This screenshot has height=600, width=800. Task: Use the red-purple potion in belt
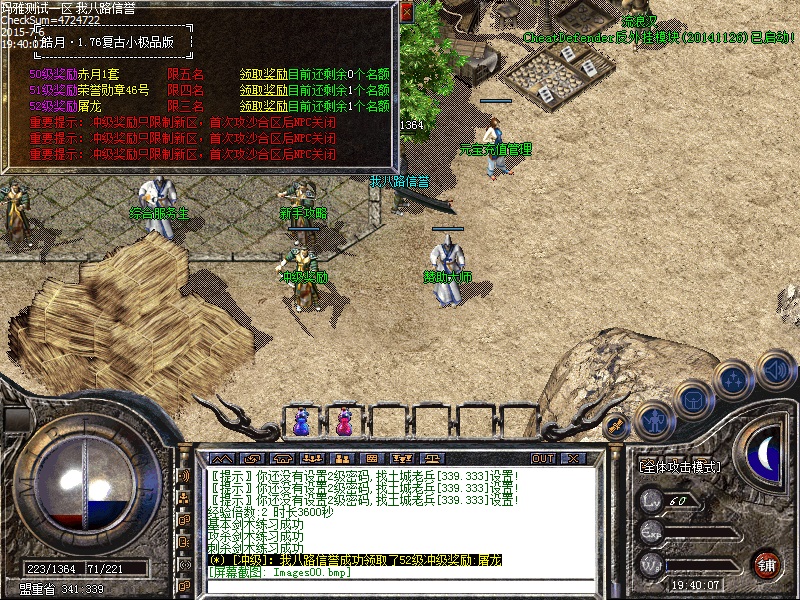pos(343,424)
